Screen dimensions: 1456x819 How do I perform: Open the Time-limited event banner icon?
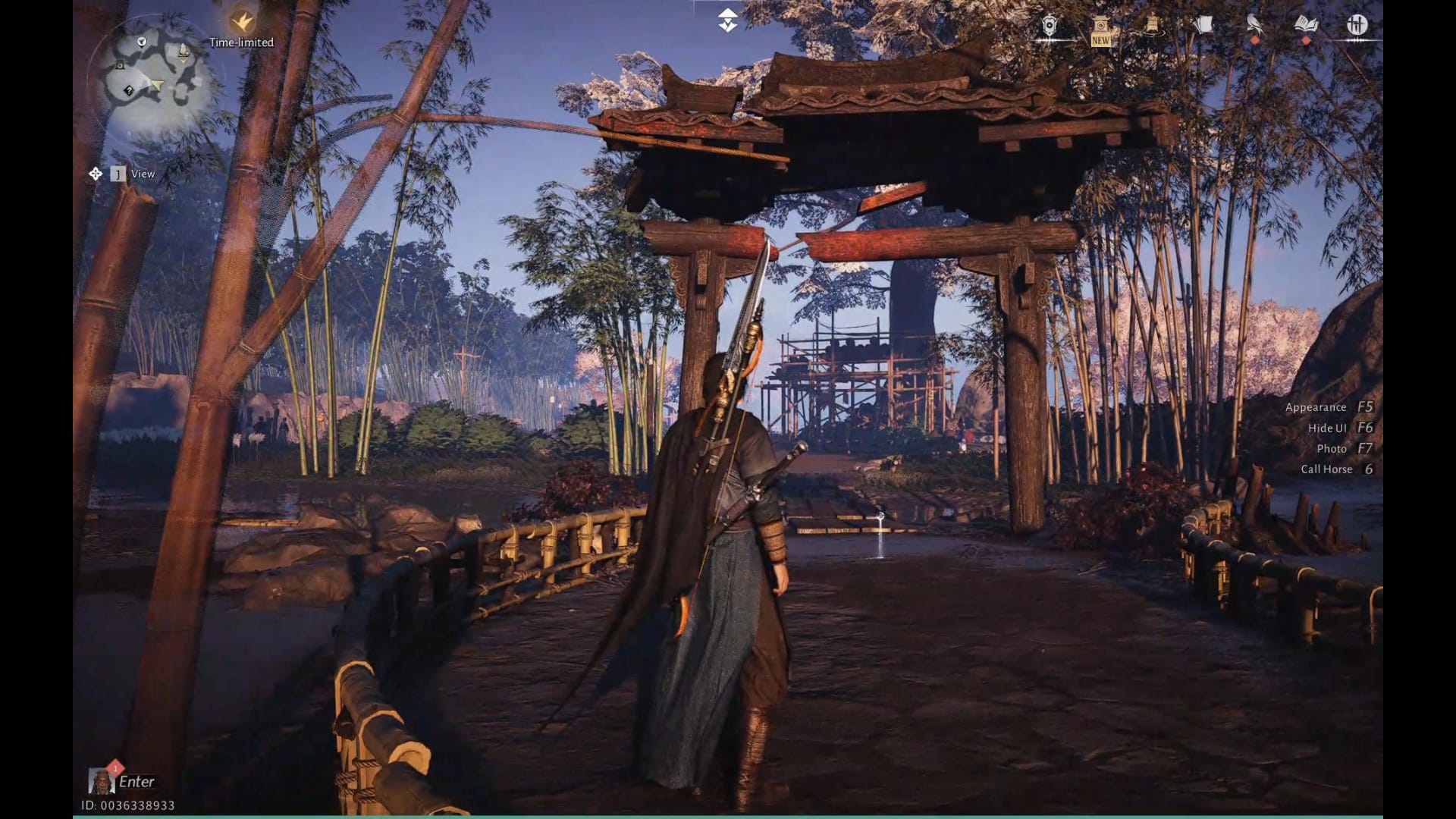241,24
